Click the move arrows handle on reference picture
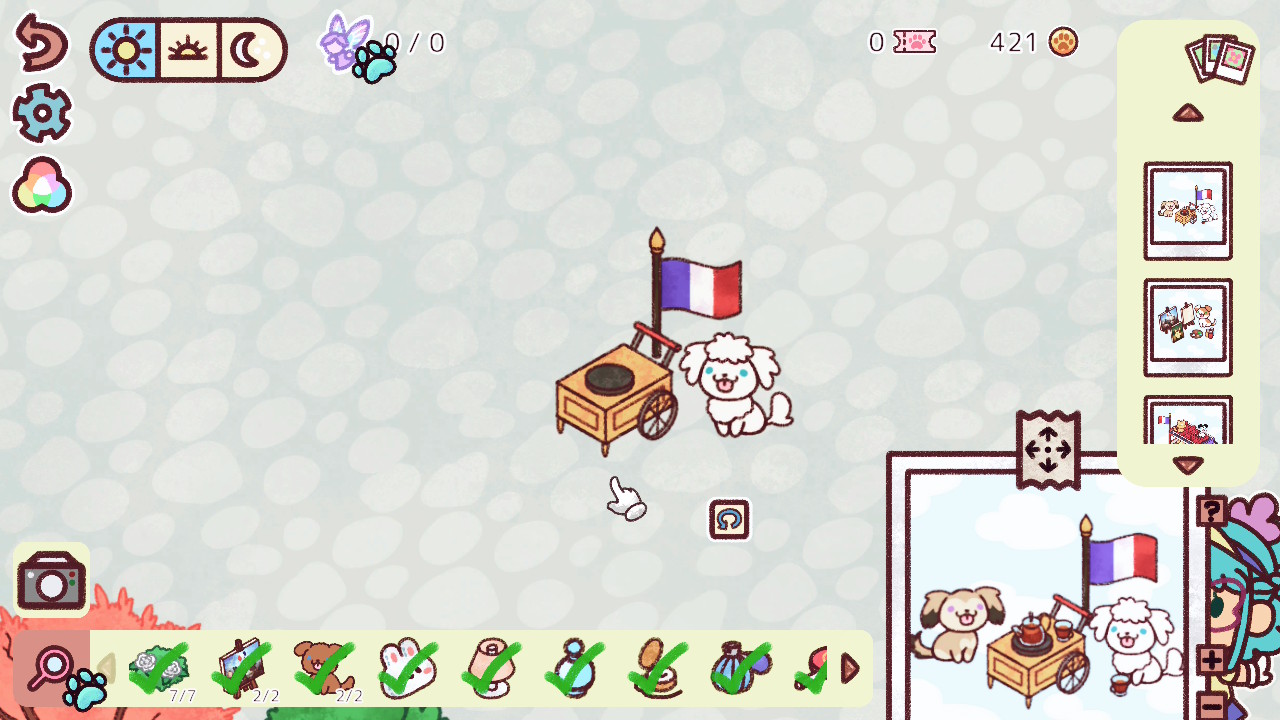The height and width of the screenshot is (720, 1280). (1048, 451)
